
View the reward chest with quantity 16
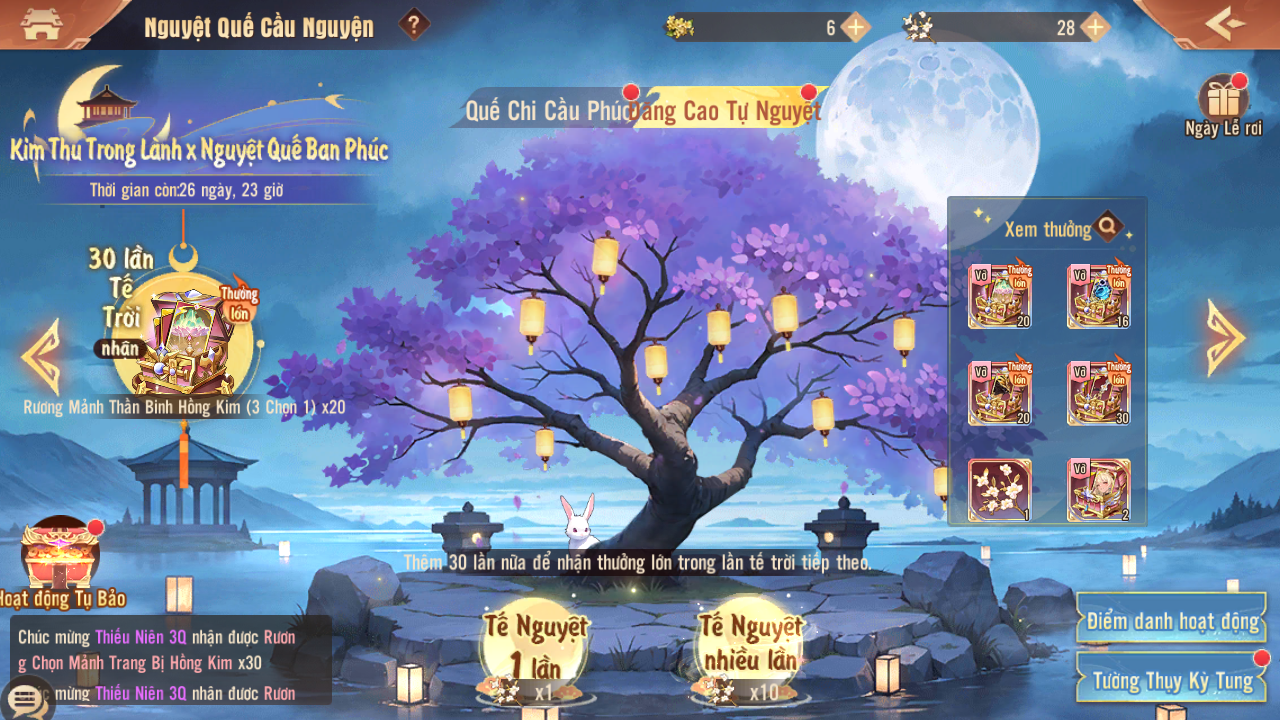pos(1098,296)
